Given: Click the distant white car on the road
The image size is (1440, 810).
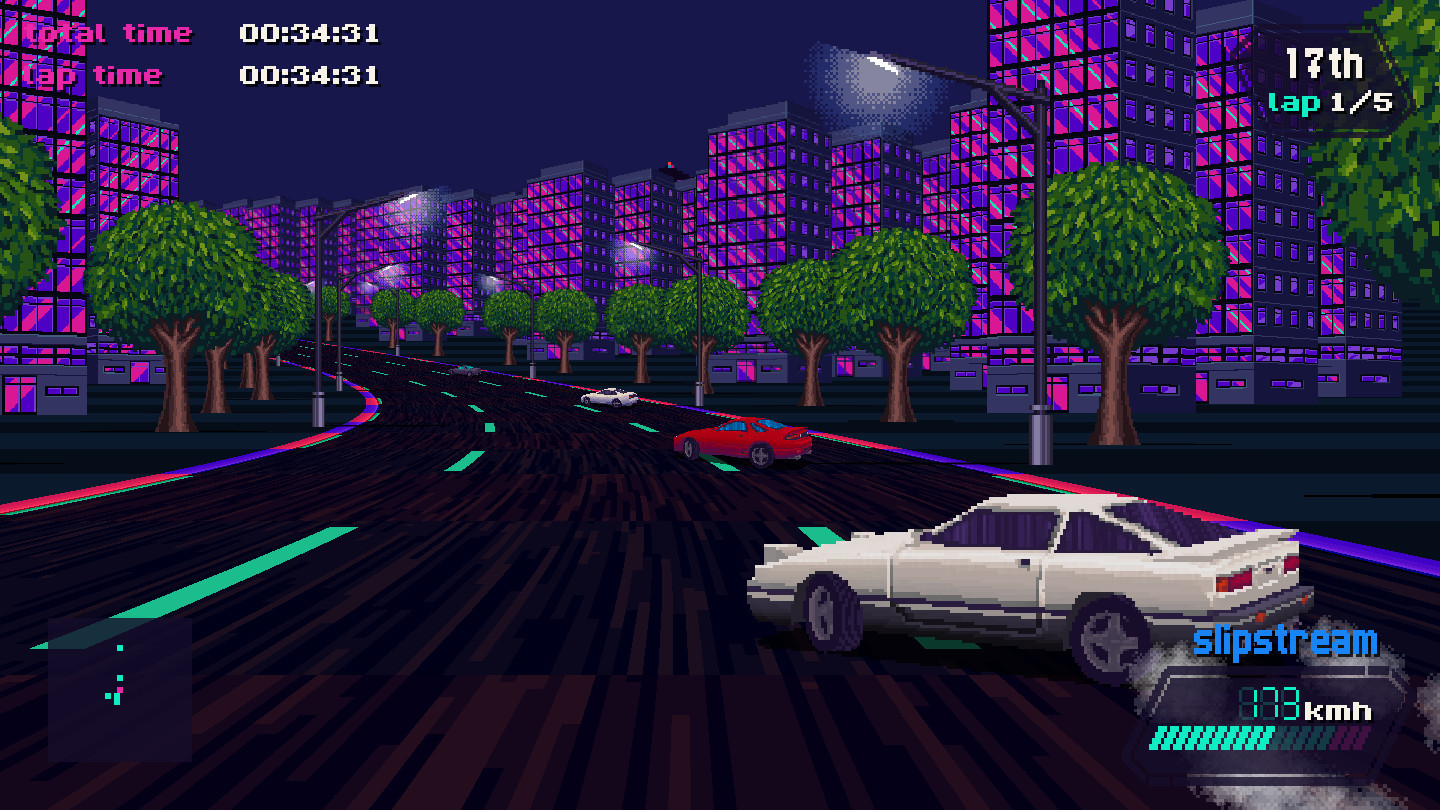Looking at the screenshot, I should 610,397.
